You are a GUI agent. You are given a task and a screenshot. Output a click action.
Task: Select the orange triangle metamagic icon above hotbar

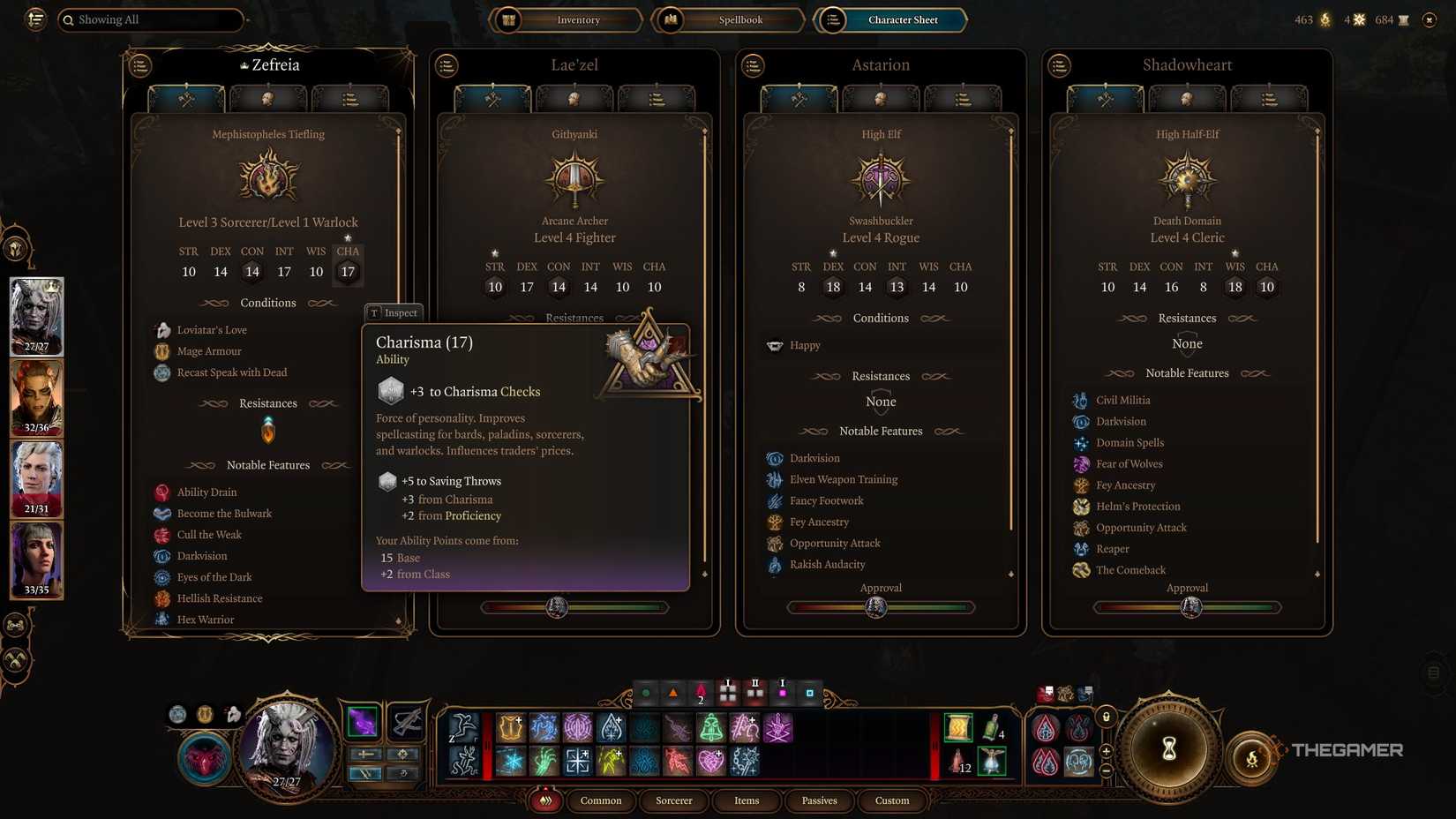tap(674, 694)
